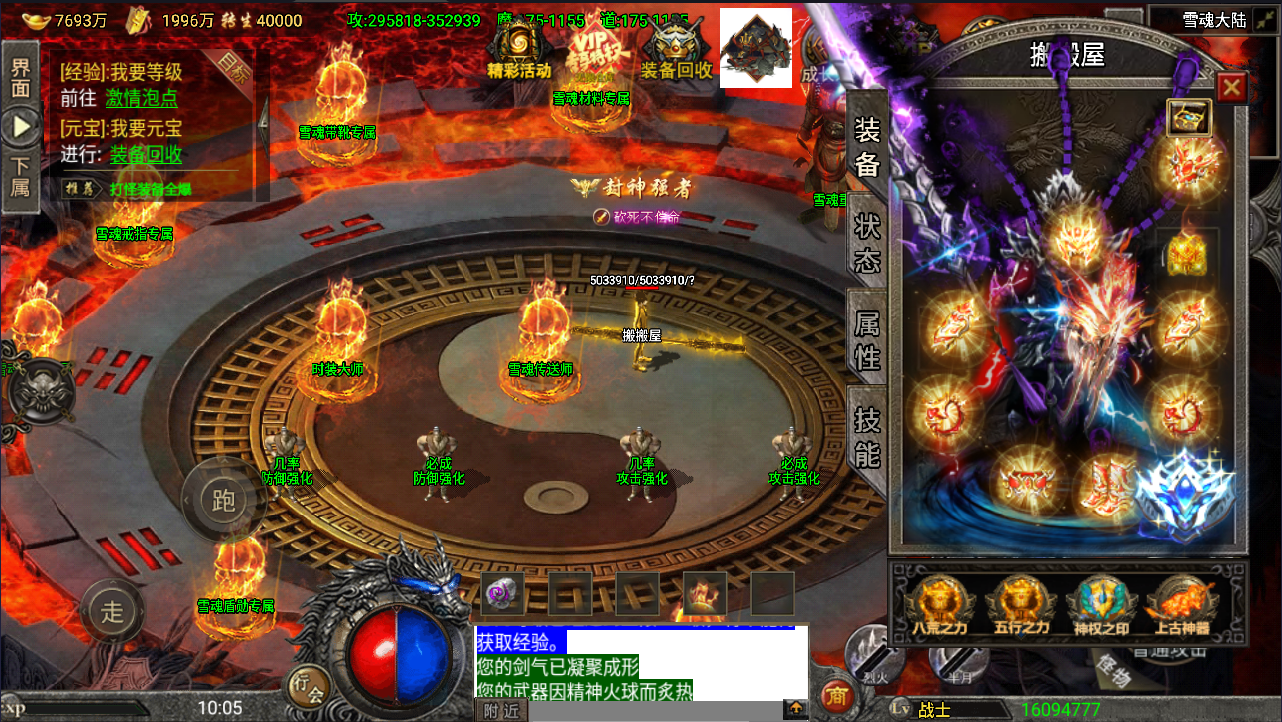
Task: Open the 装备回收 top menu icon
Action: (x=676, y=51)
